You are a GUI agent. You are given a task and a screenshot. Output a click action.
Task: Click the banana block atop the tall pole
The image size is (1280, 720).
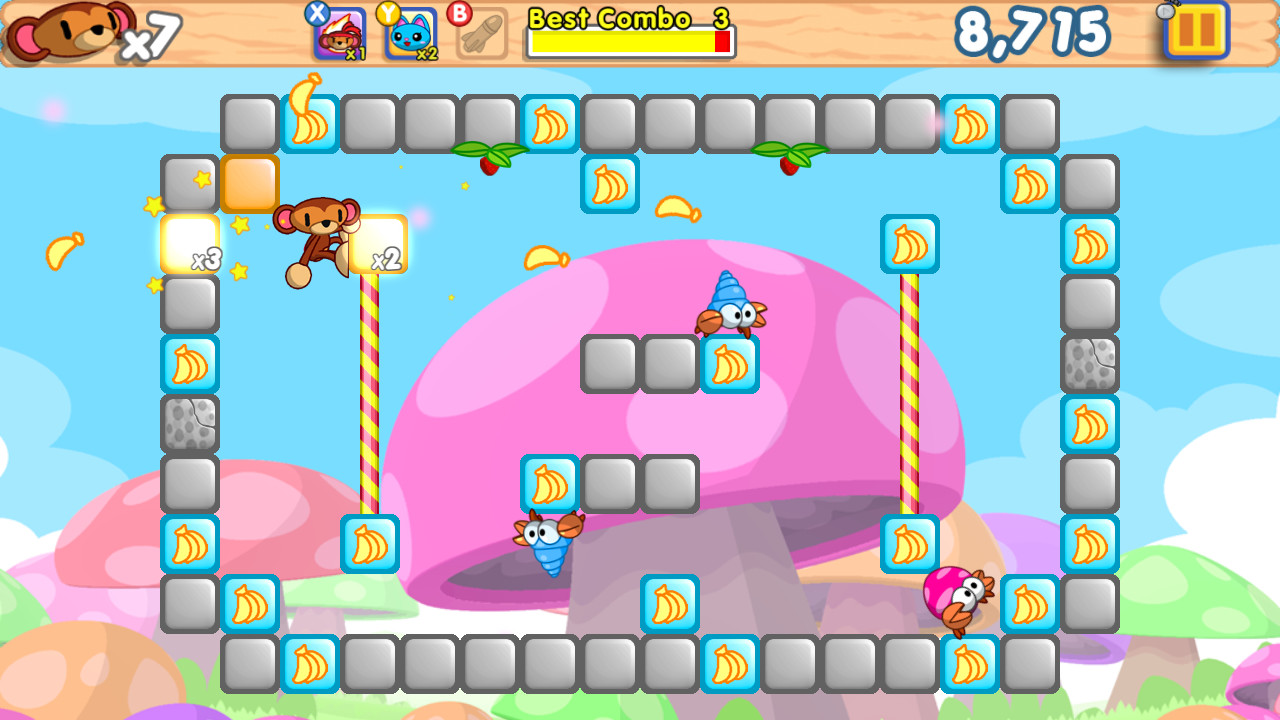pyautogui.click(x=912, y=245)
